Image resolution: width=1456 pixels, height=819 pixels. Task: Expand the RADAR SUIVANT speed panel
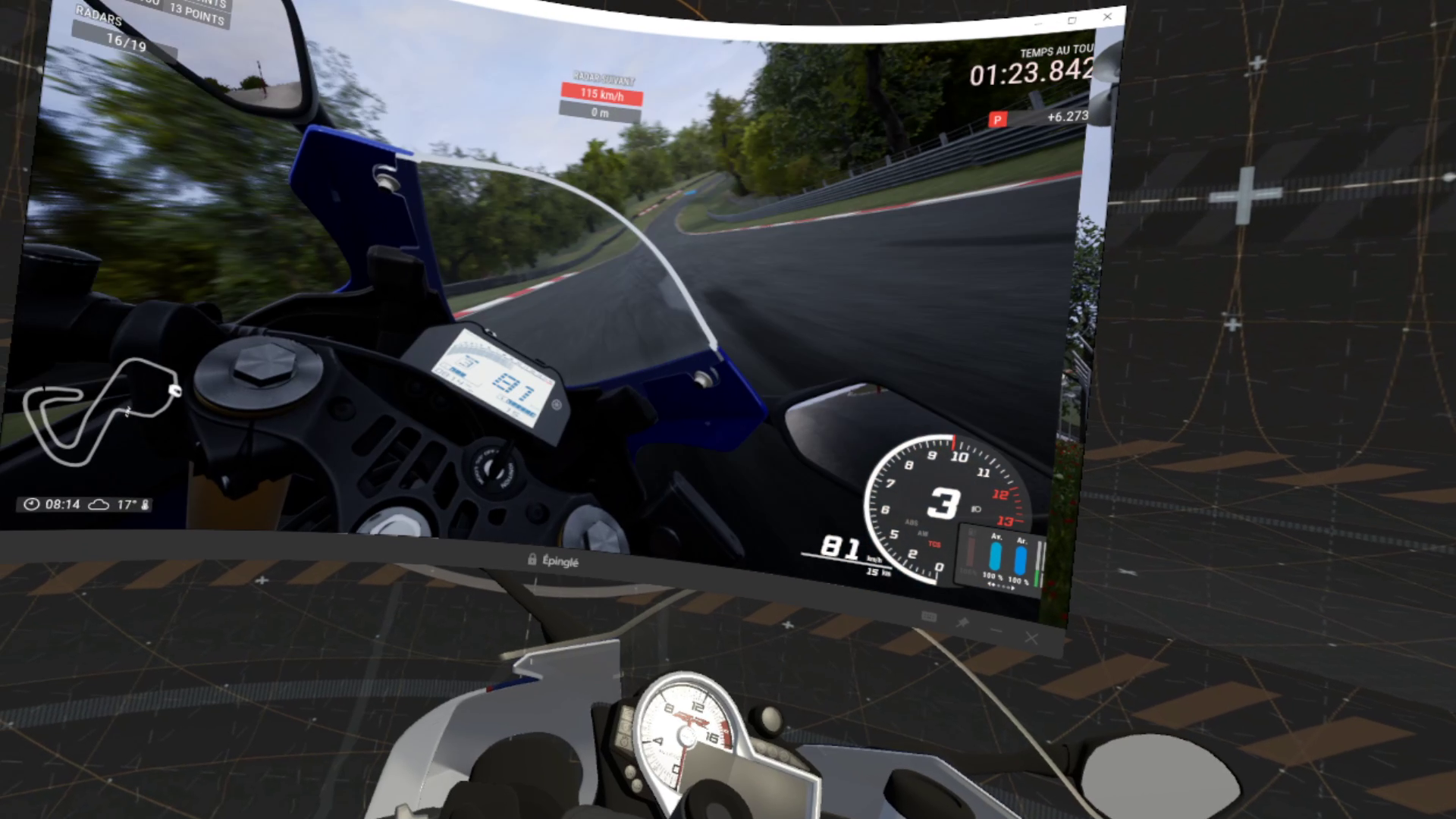click(603, 94)
